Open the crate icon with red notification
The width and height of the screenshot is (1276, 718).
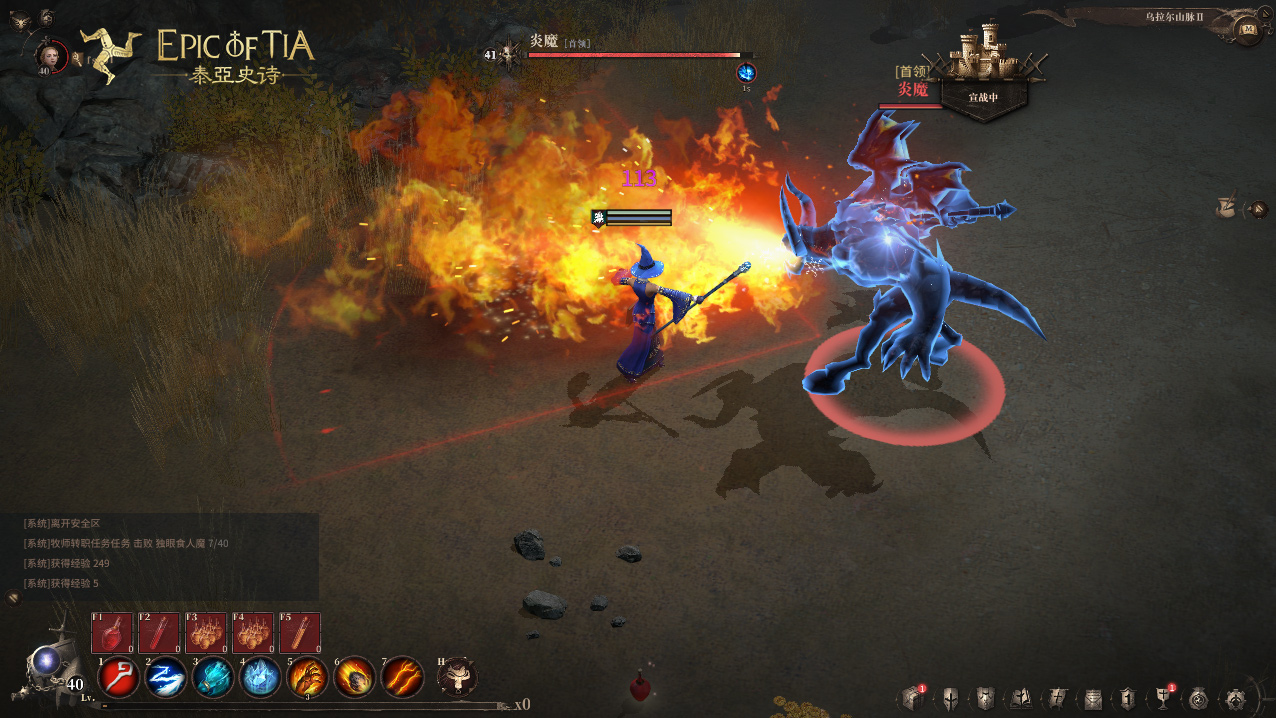pyautogui.click(x=911, y=699)
